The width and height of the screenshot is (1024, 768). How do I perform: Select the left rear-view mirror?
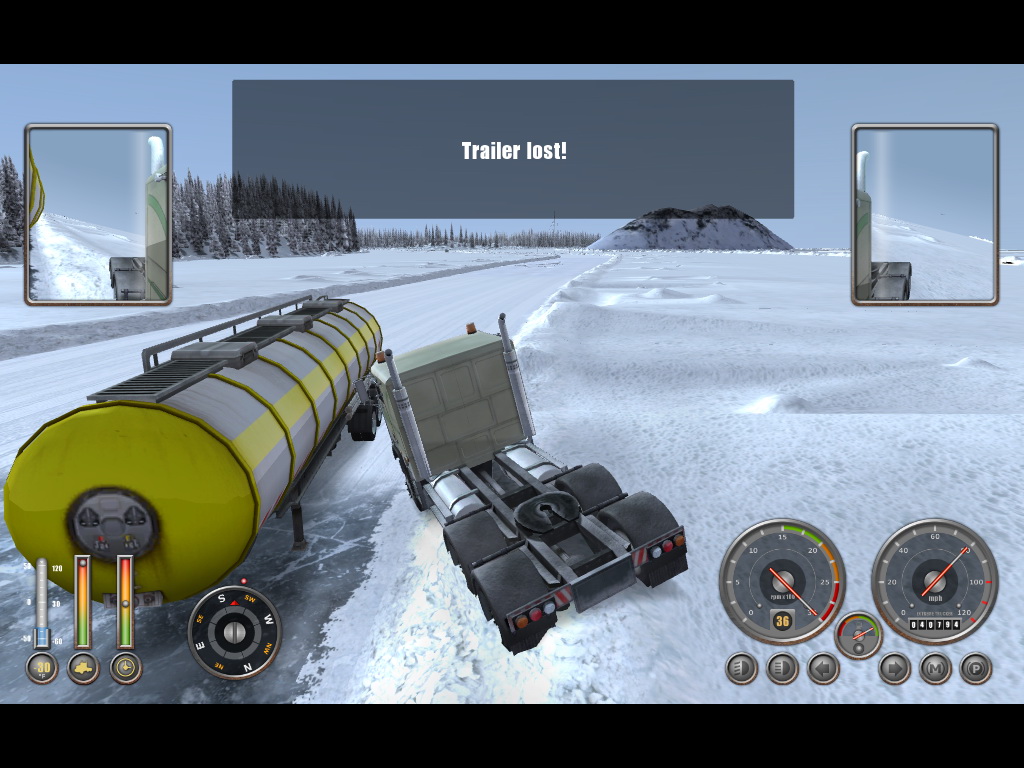(98, 214)
